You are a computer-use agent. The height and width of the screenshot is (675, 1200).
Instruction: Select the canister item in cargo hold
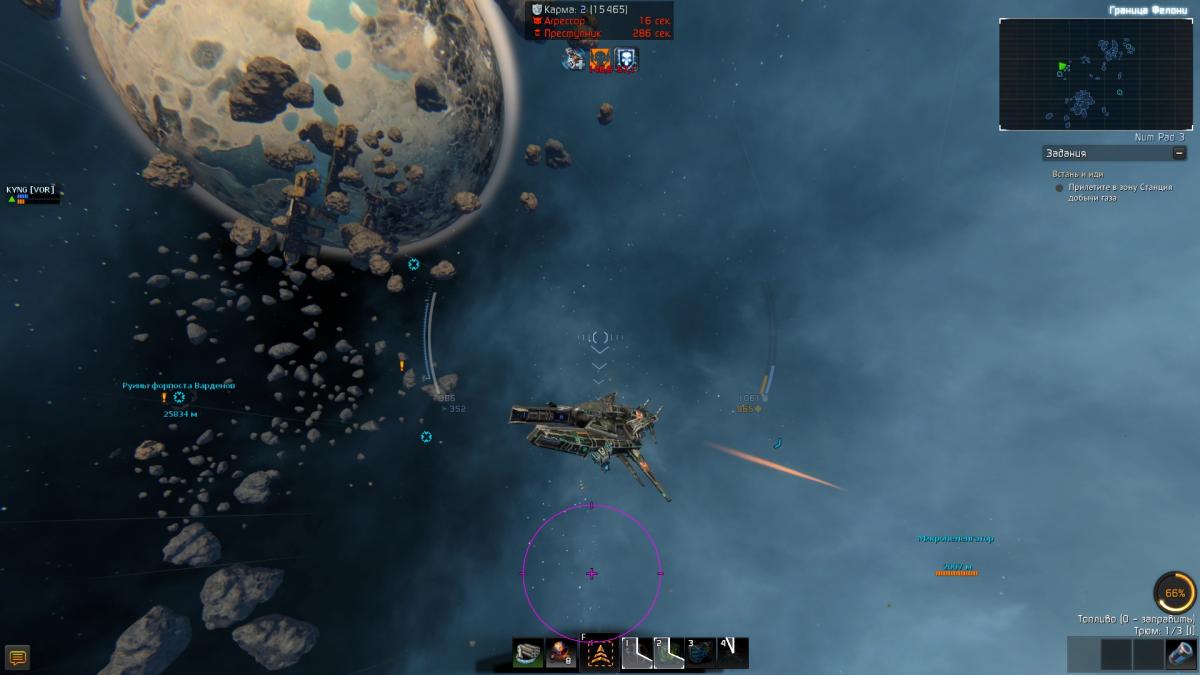[x=1180, y=654]
